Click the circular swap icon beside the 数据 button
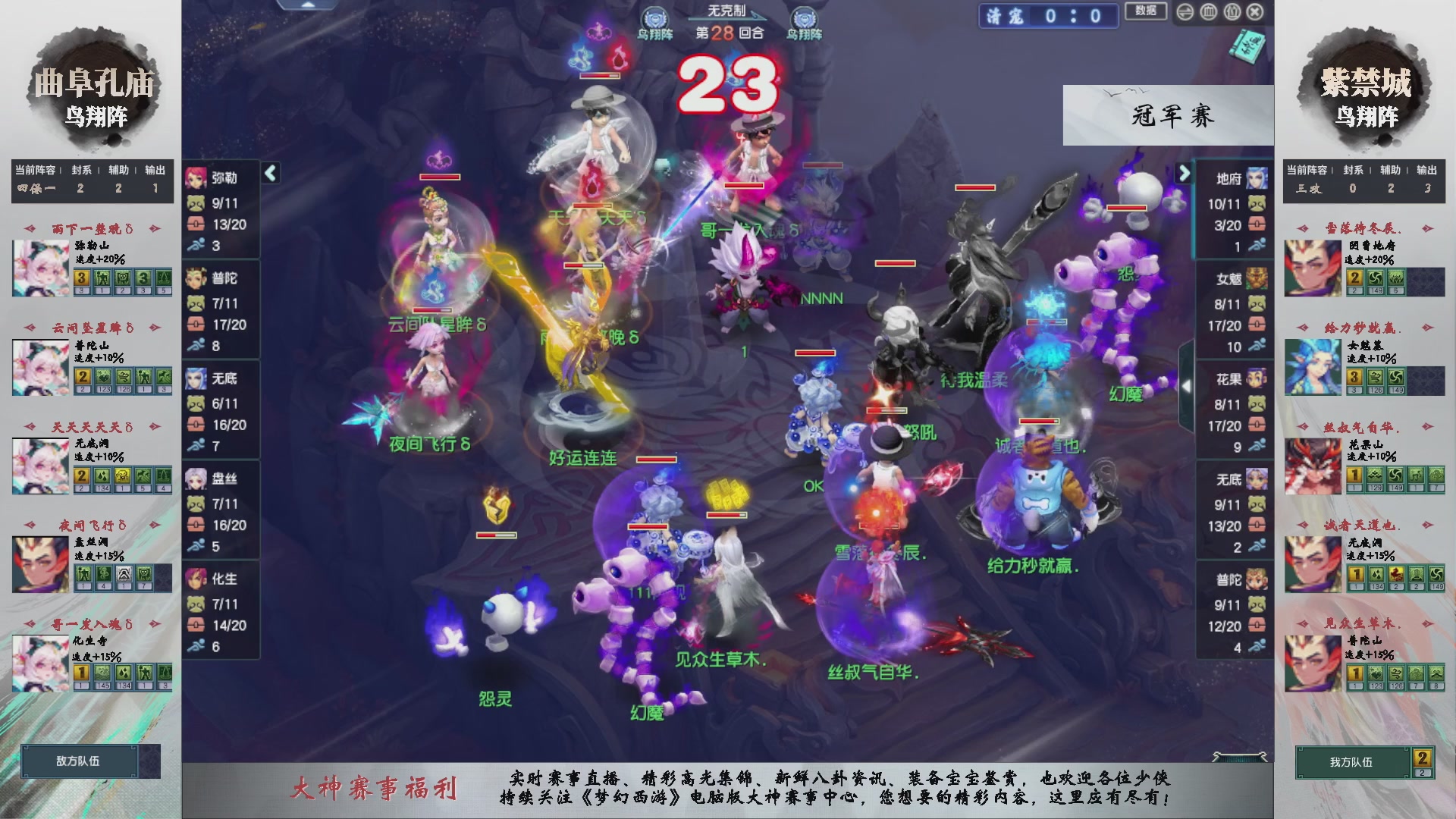Screen dimensions: 1456x819 (1185, 12)
